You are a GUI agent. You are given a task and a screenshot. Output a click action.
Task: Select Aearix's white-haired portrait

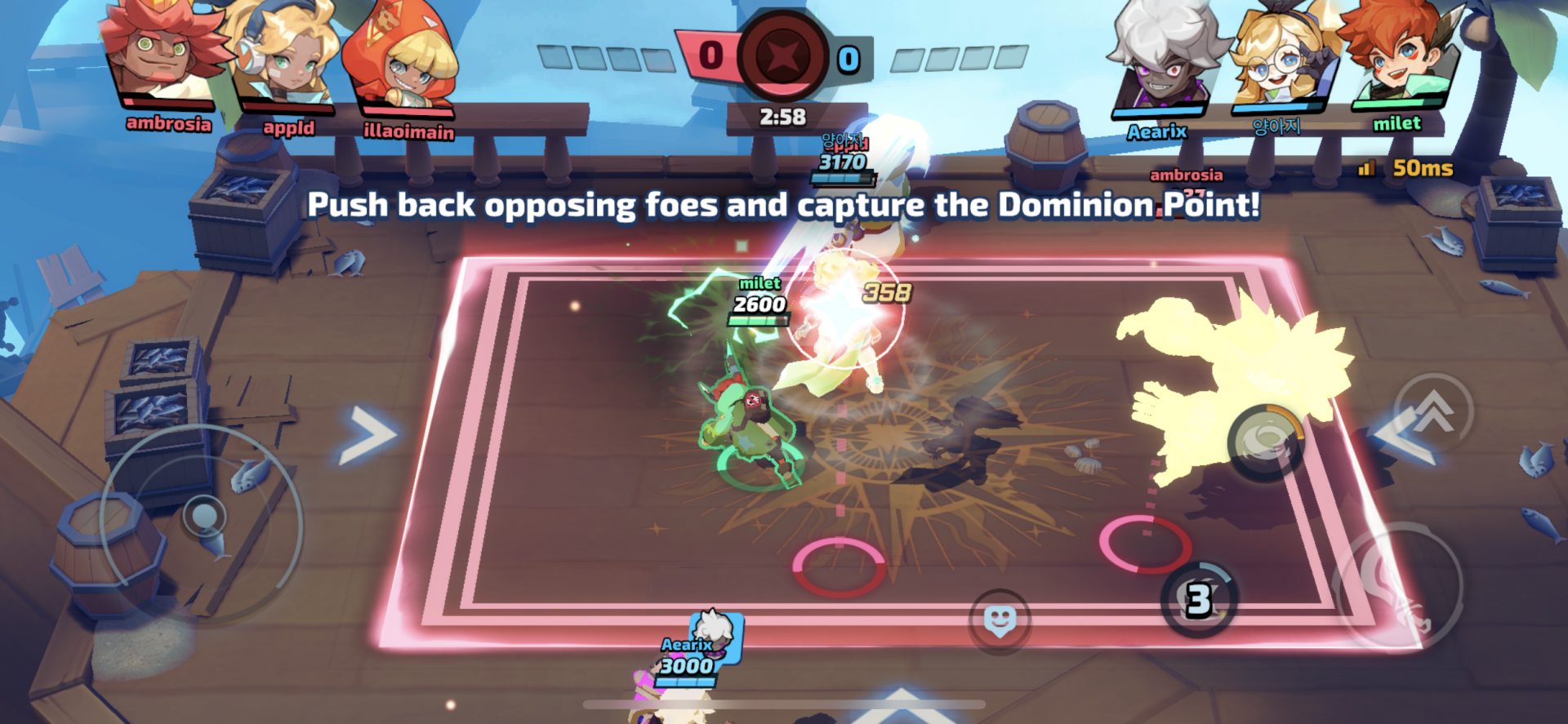1162,59
